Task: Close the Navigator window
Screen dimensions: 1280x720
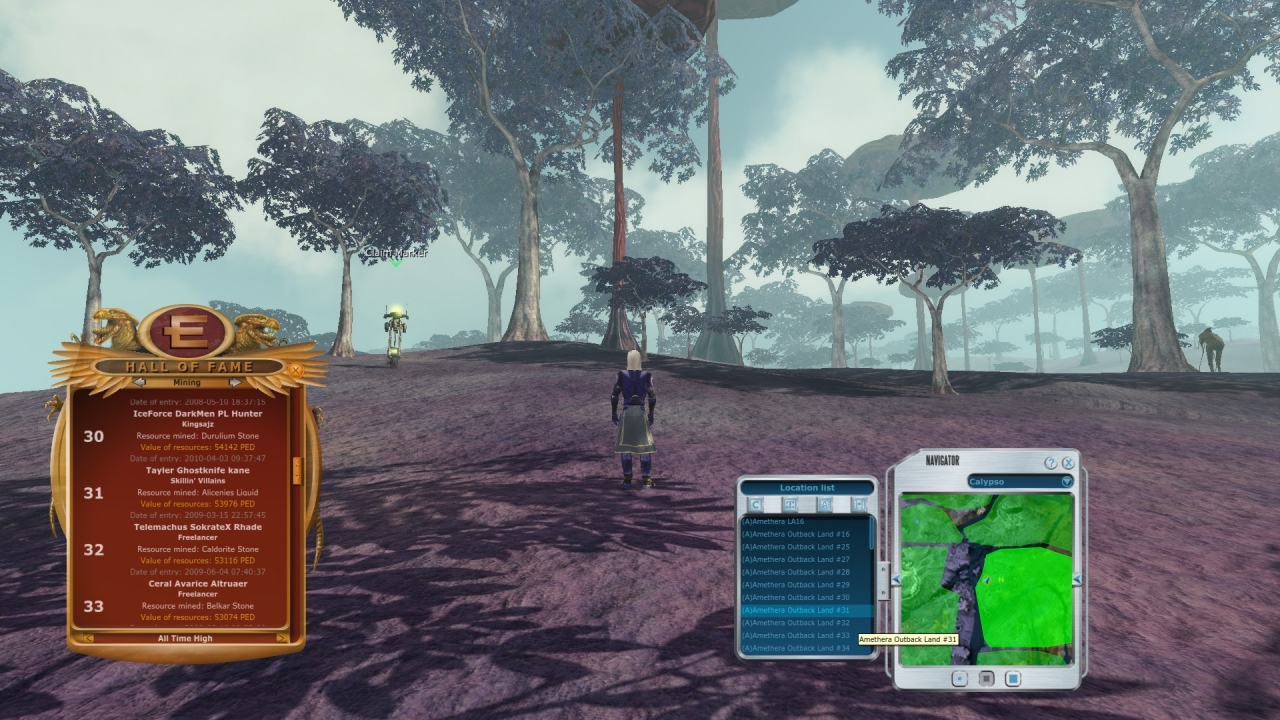Action: (x=1068, y=463)
